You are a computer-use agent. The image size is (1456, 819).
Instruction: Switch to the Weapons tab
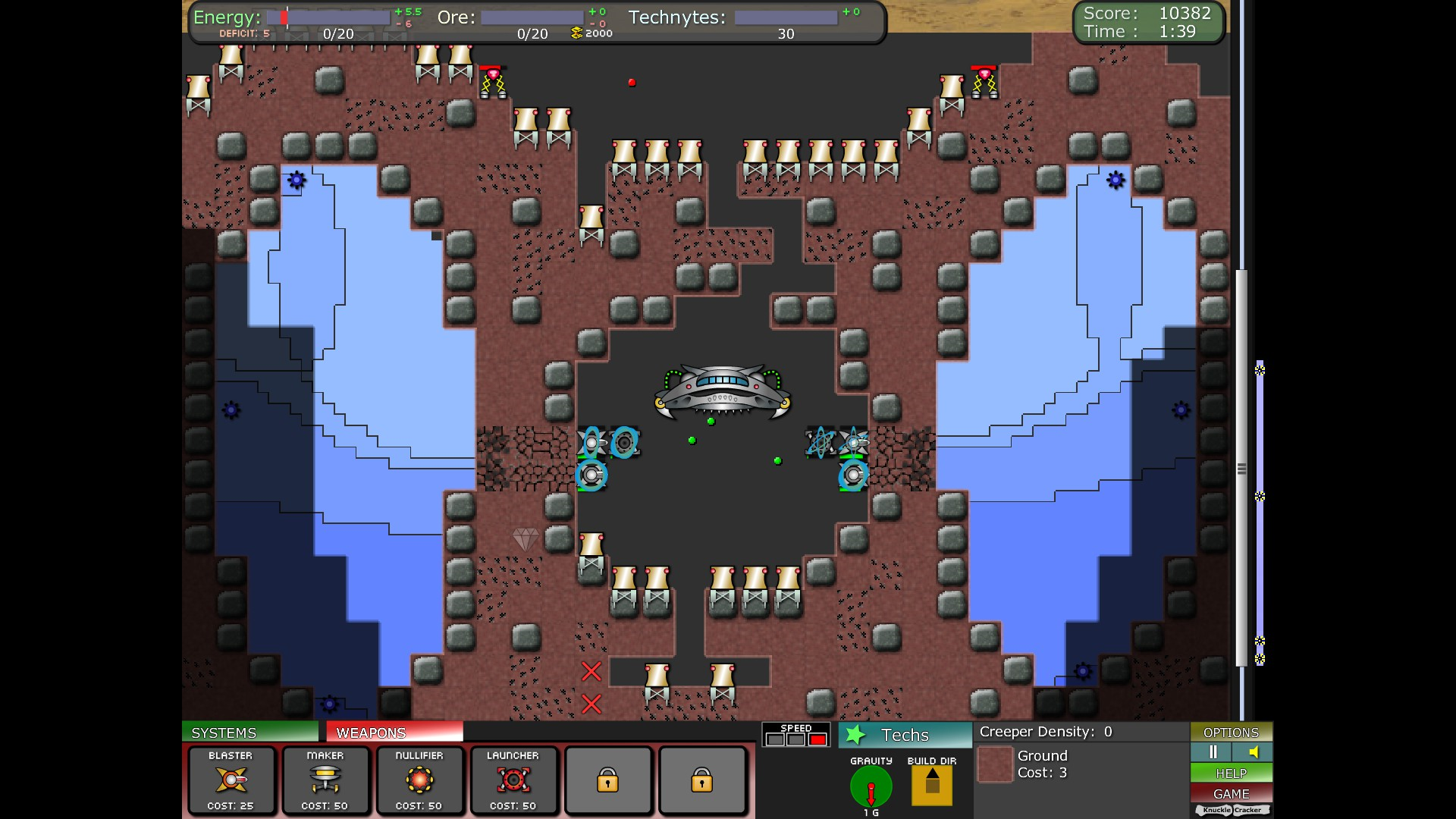tap(394, 733)
